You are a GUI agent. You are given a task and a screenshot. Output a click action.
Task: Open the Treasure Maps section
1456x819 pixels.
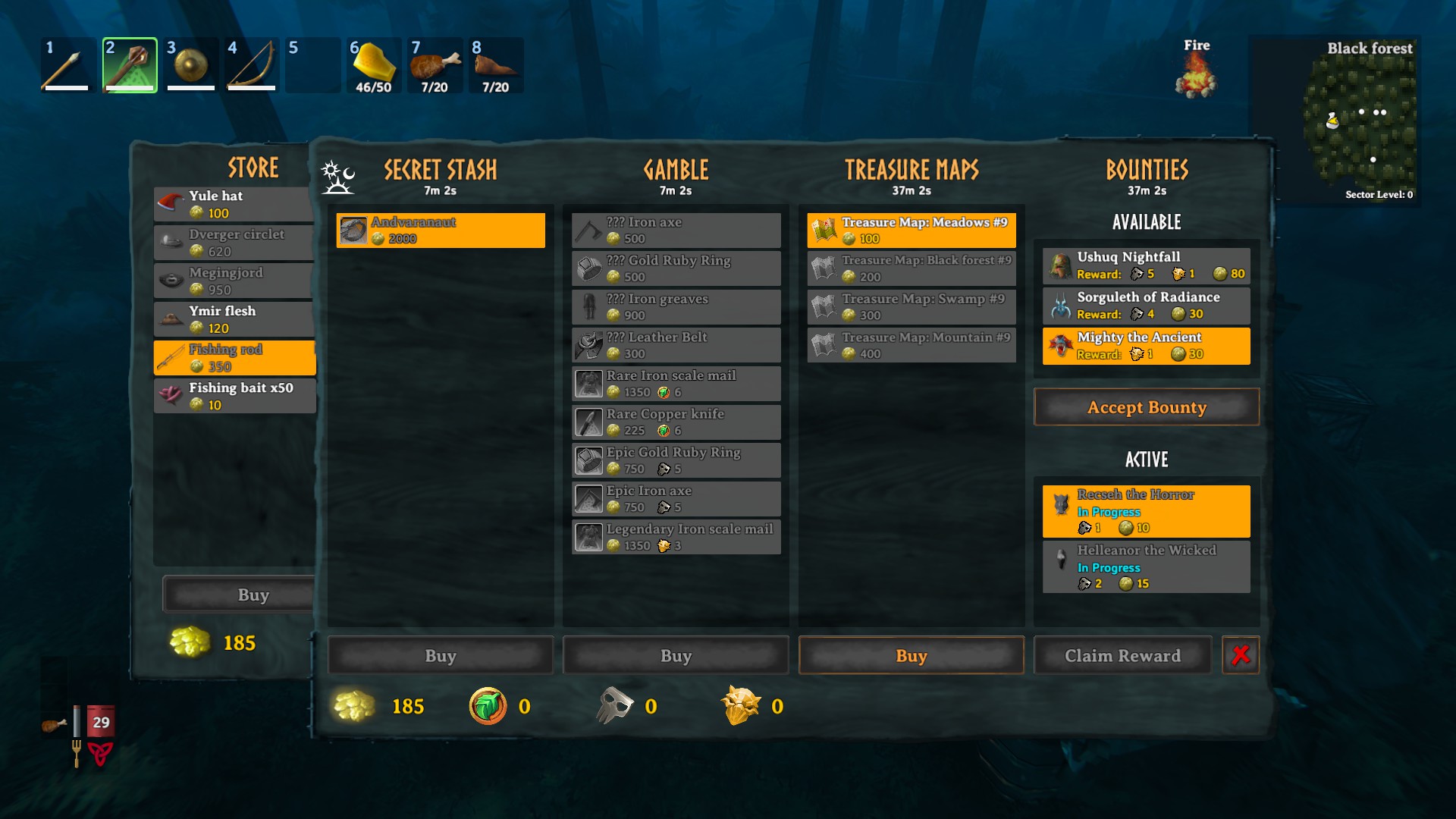coord(911,168)
